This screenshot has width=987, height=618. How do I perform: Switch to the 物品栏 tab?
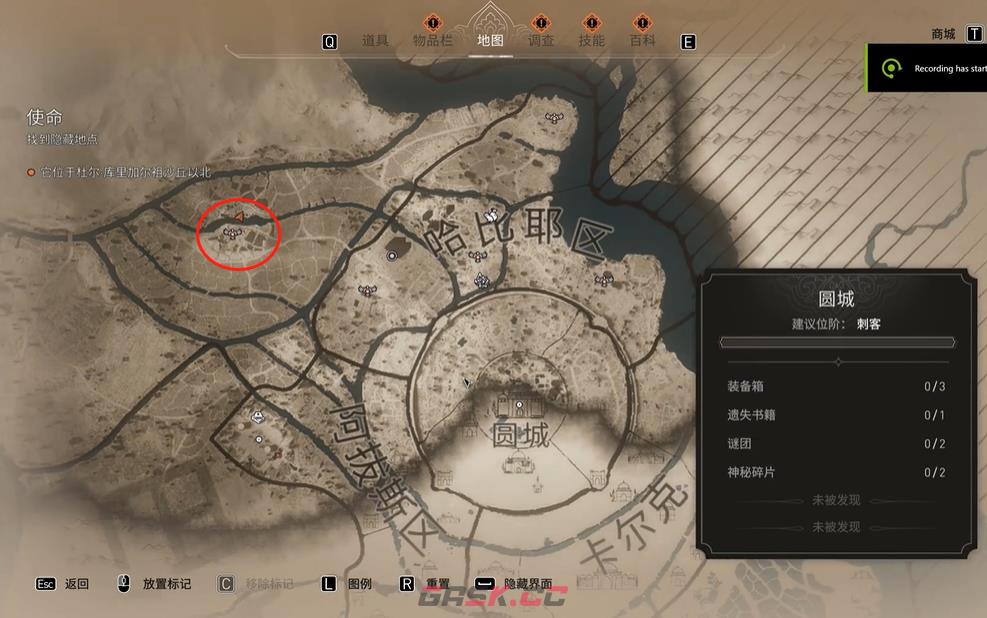(x=433, y=41)
